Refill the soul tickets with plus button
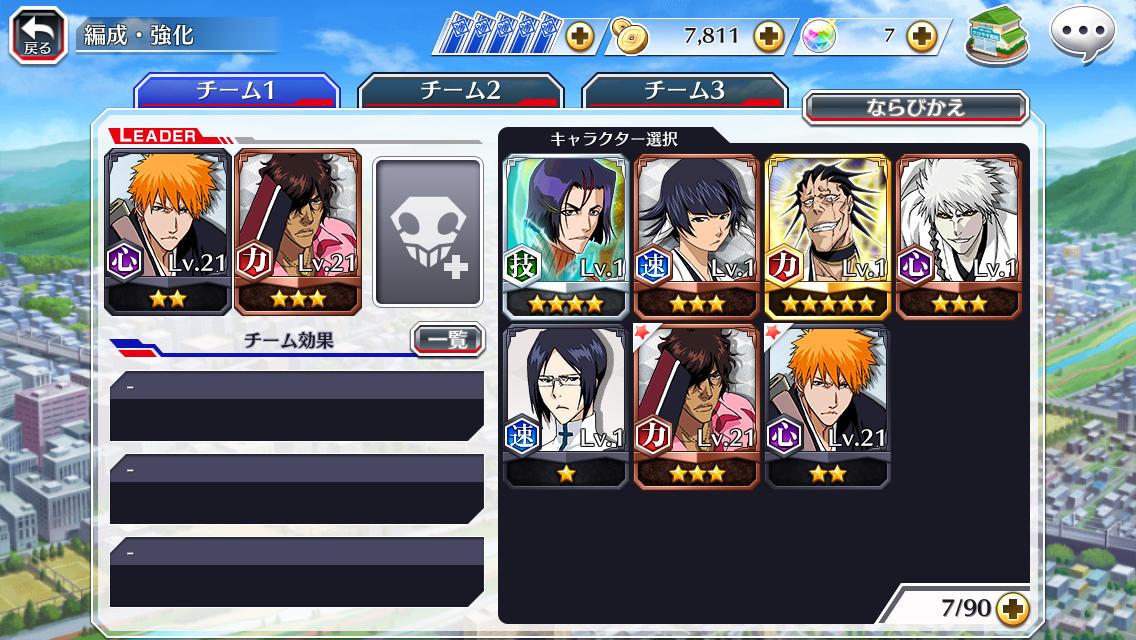The width and height of the screenshot is (1136, 640). click(579, 37)
